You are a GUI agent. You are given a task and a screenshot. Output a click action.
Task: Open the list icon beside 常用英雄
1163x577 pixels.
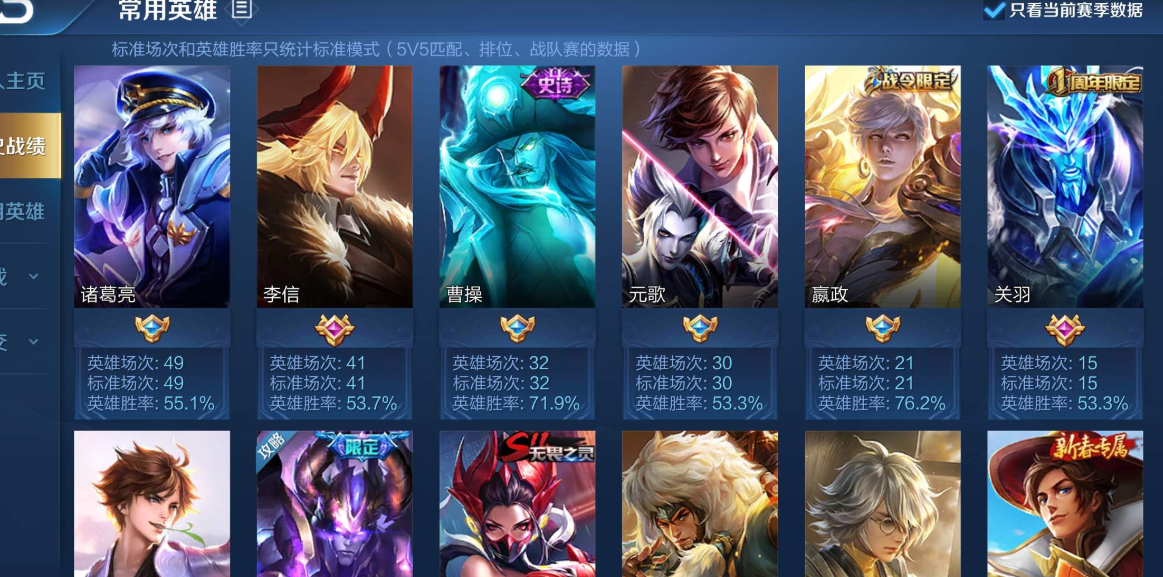coord(241,10)
